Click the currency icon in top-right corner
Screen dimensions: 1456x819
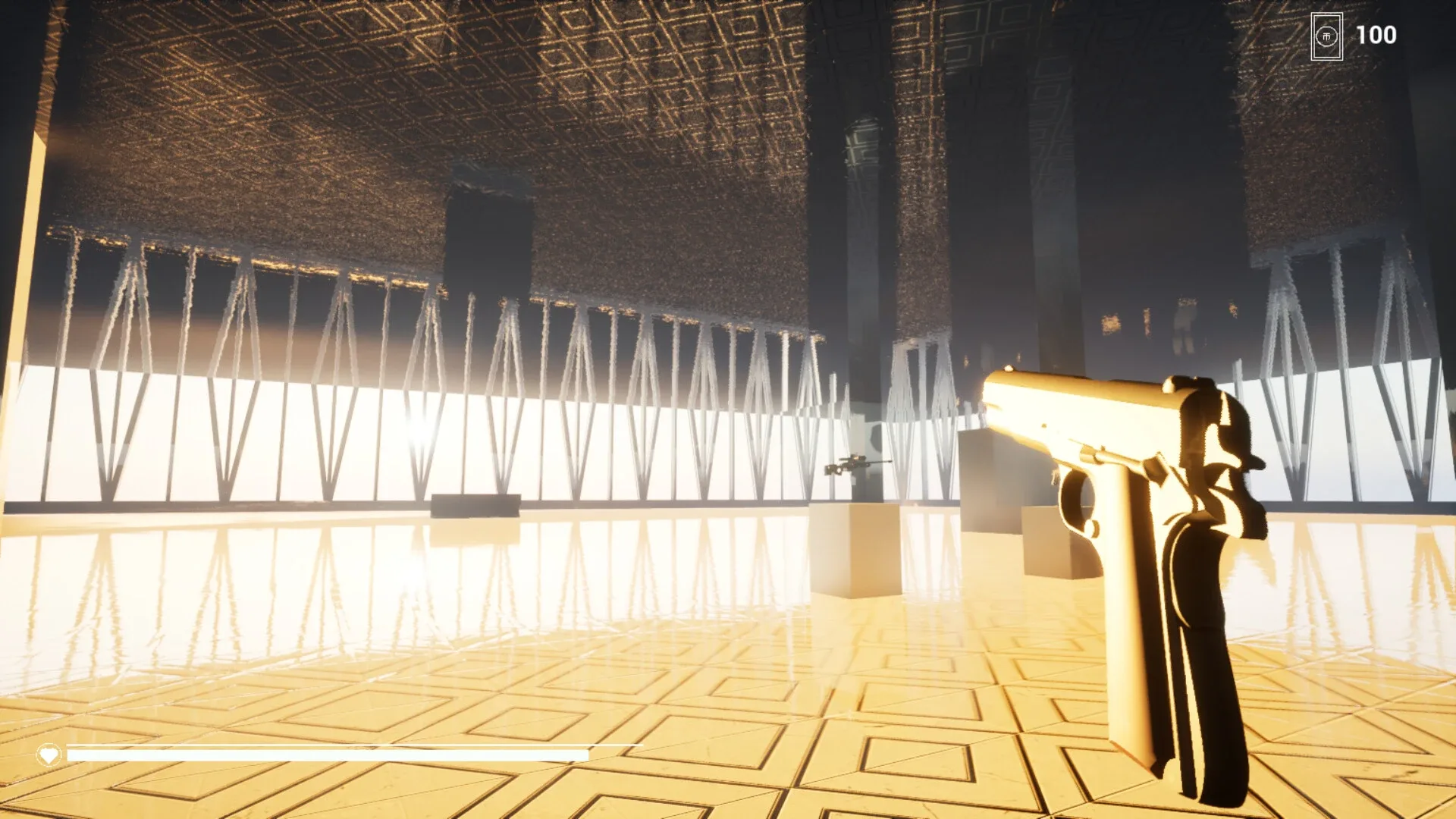[1326, 35]
